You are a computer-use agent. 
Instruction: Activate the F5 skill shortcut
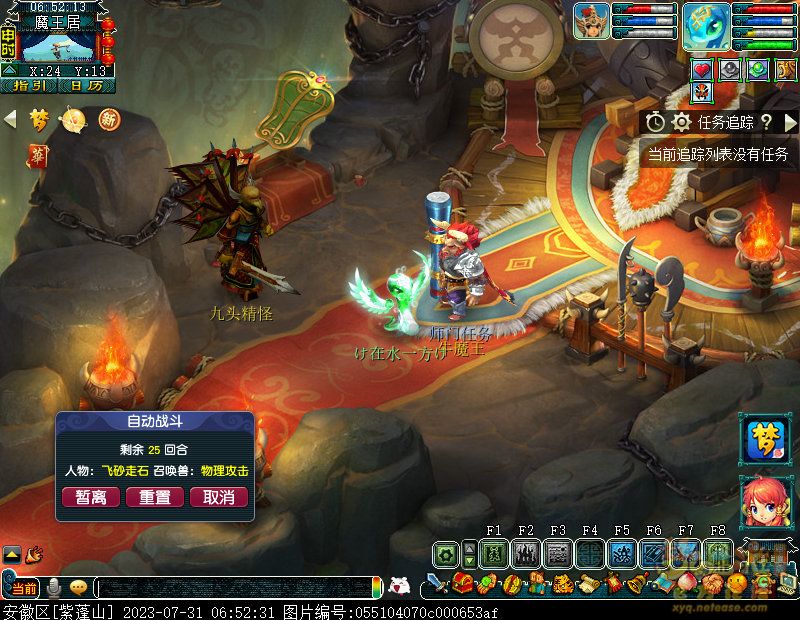[622, 553]
